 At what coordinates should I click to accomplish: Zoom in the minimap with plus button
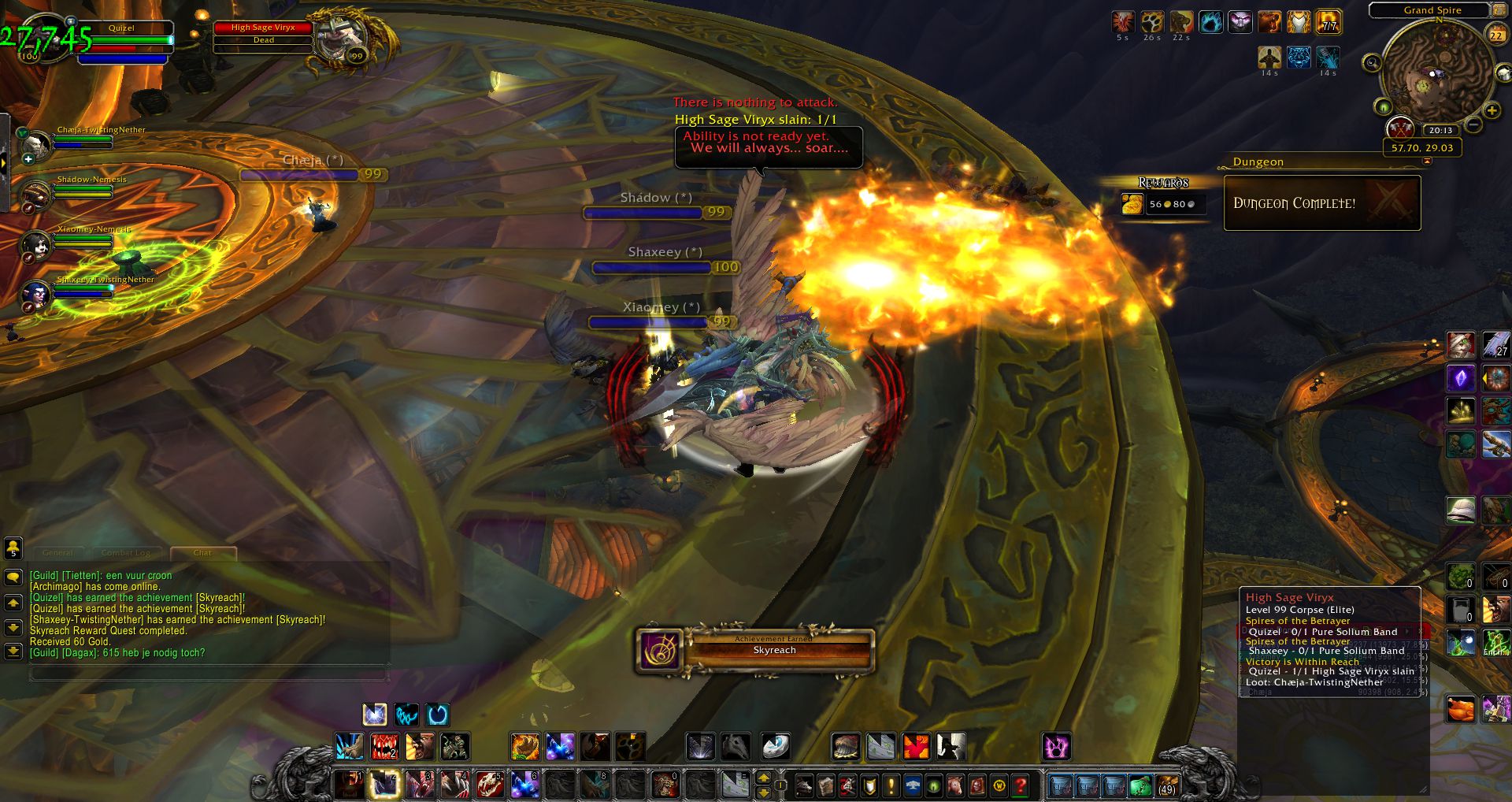1492,110
